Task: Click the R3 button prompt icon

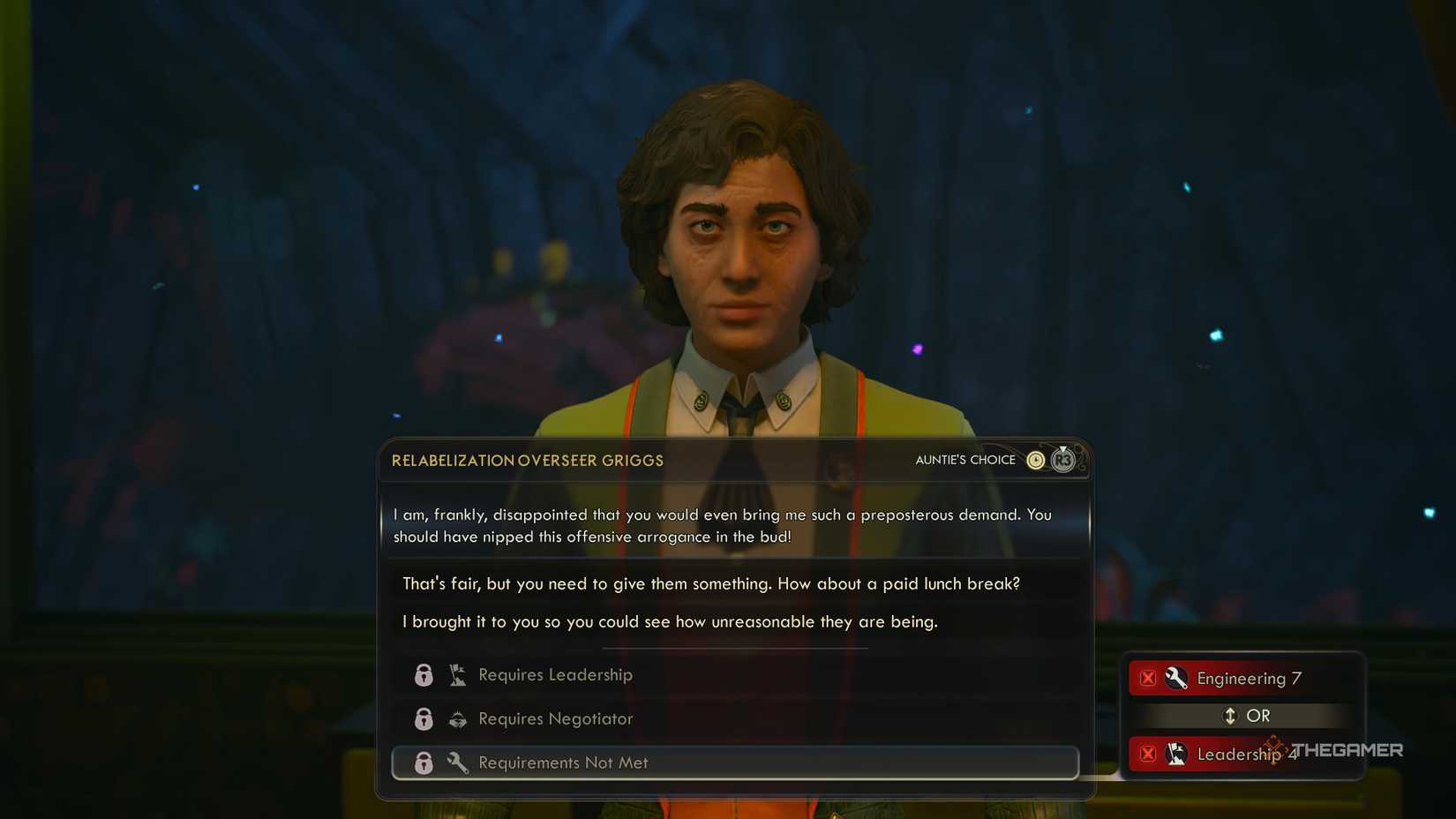Action: (x=1063, y=459)
